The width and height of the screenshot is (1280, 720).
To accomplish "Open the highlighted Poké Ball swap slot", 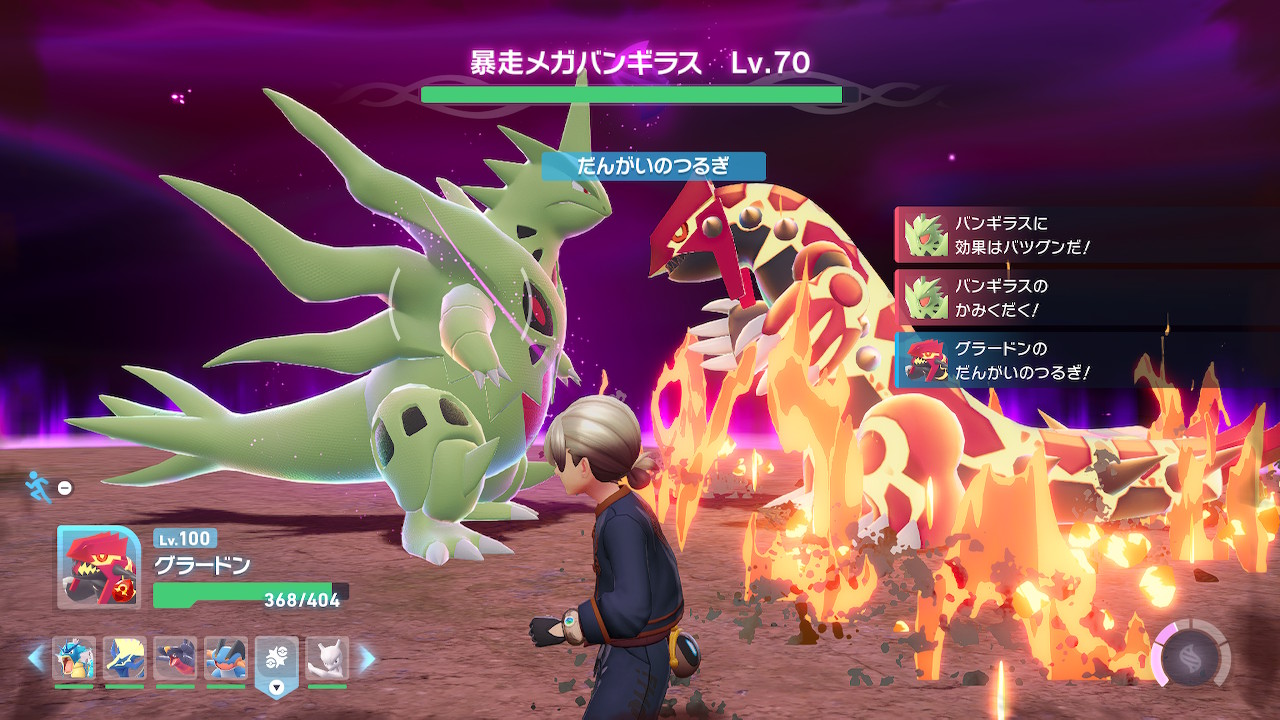I will coord(277,660).
